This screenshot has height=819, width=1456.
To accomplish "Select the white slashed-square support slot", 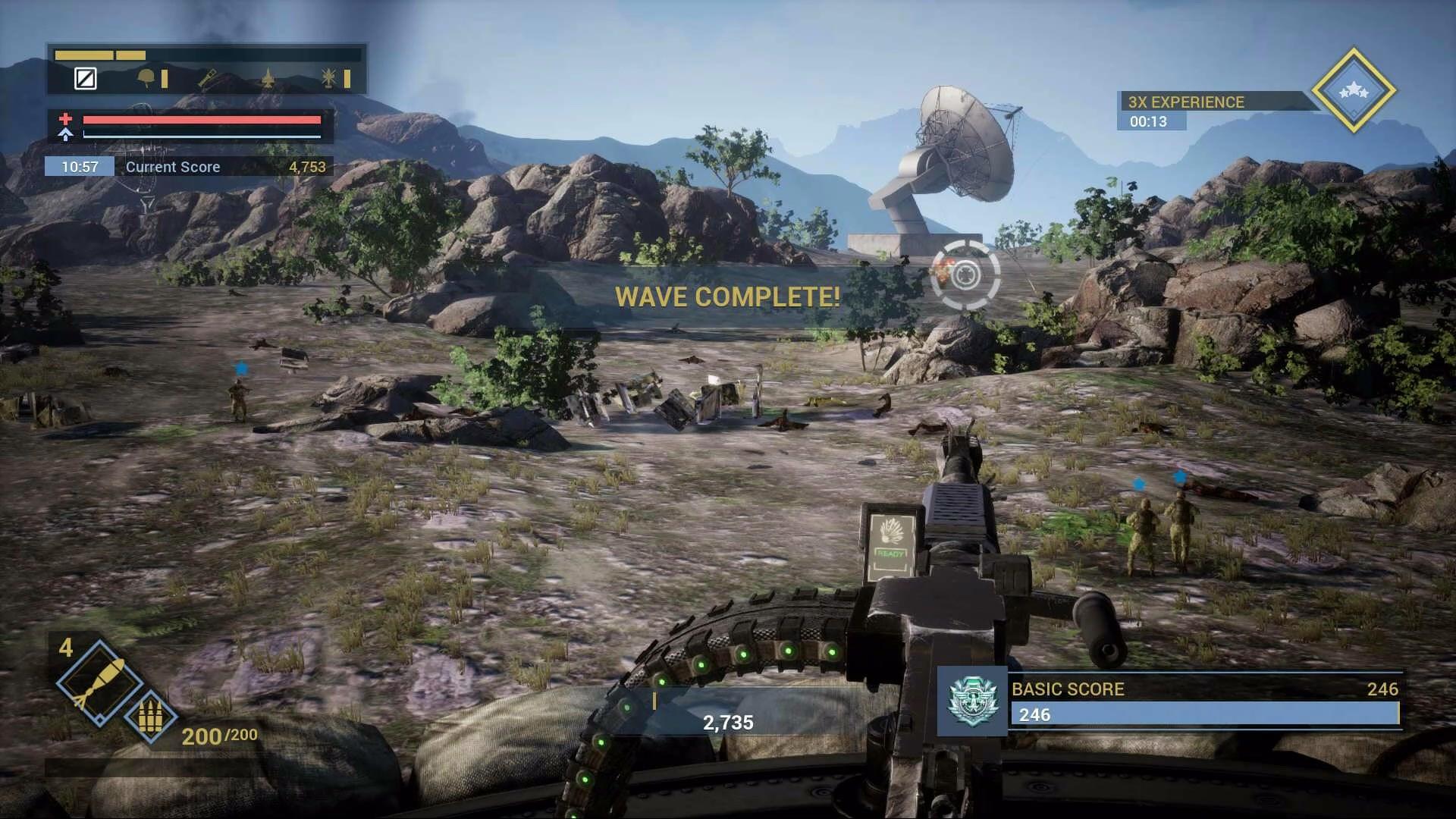I will click(86, 78).
